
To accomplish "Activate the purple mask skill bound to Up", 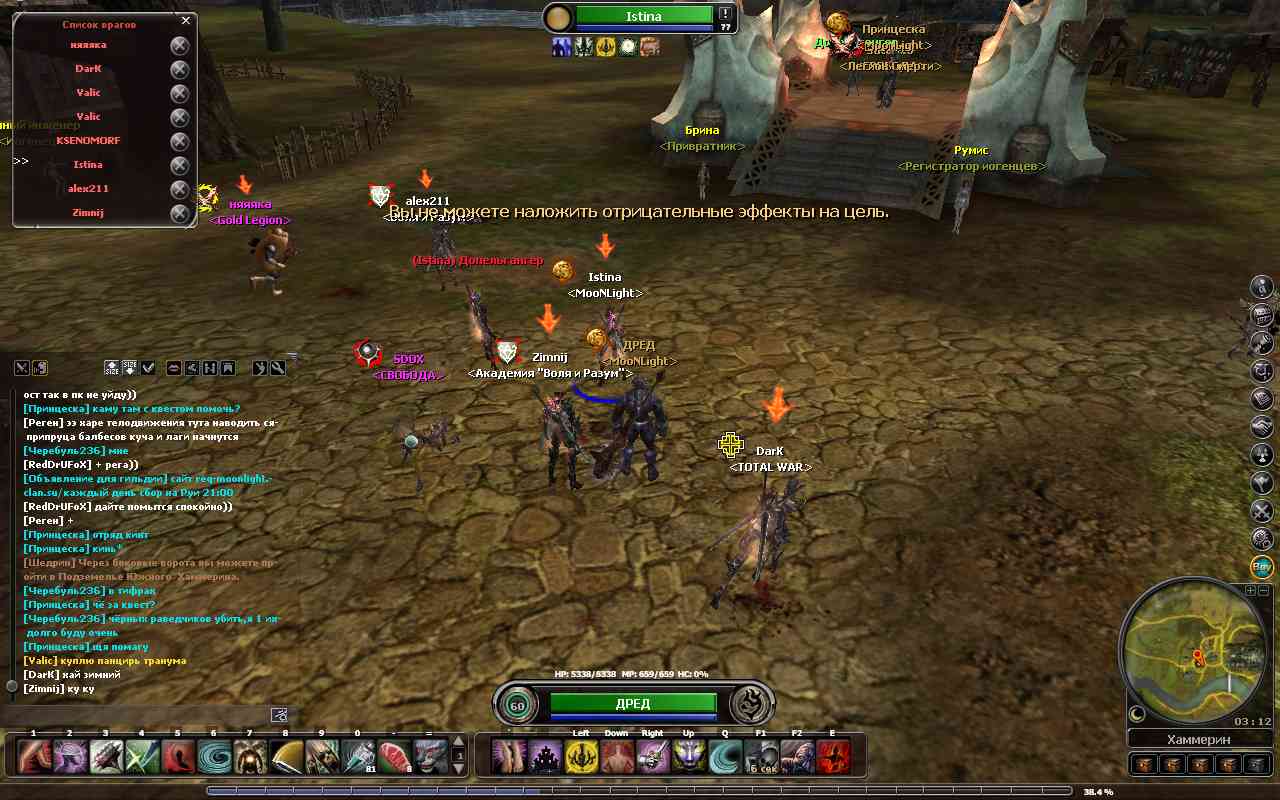I will [688, 757].
